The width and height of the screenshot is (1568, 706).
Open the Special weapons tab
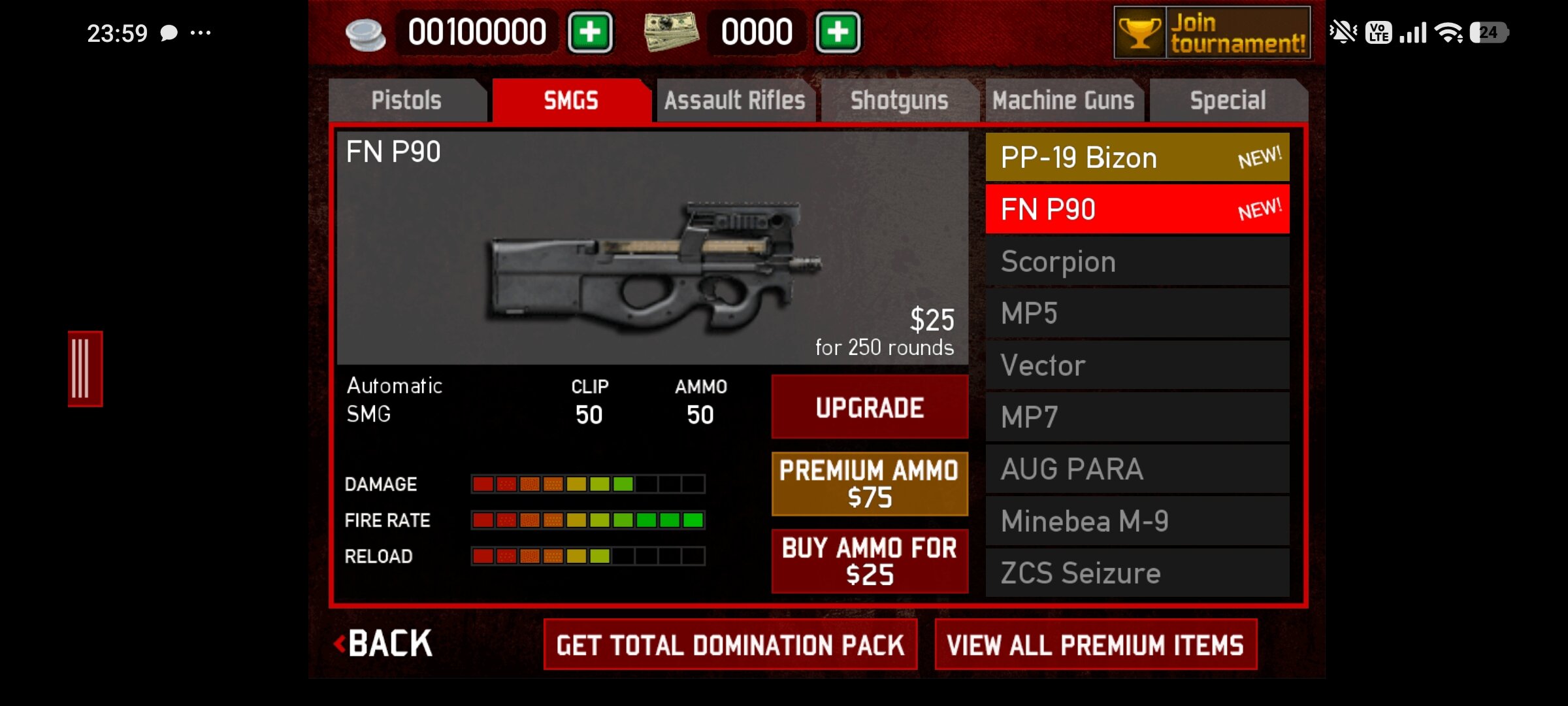click(x=1228, y=101)
